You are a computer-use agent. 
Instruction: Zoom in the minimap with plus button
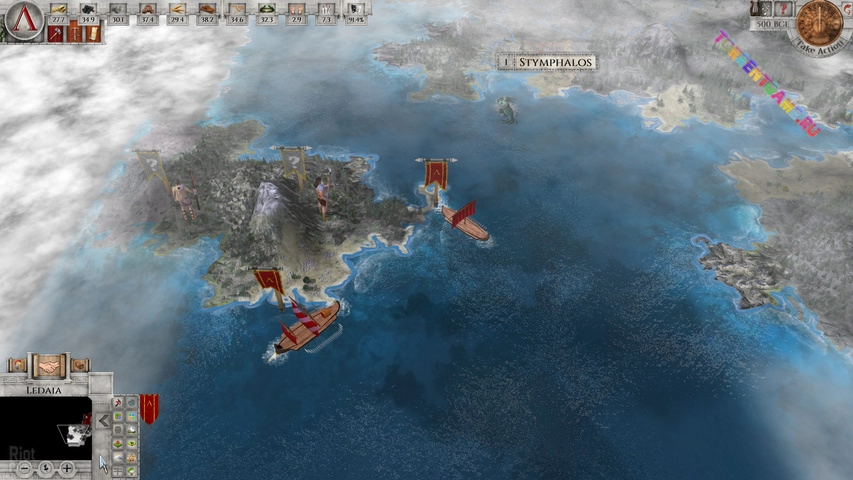click(x=66, y=467)
